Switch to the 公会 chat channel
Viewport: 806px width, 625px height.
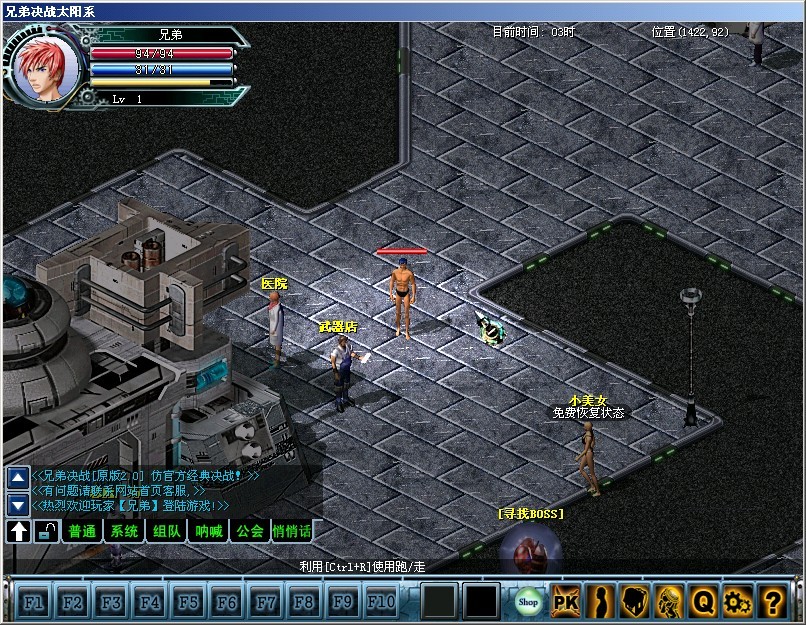[x=250, y=531]
